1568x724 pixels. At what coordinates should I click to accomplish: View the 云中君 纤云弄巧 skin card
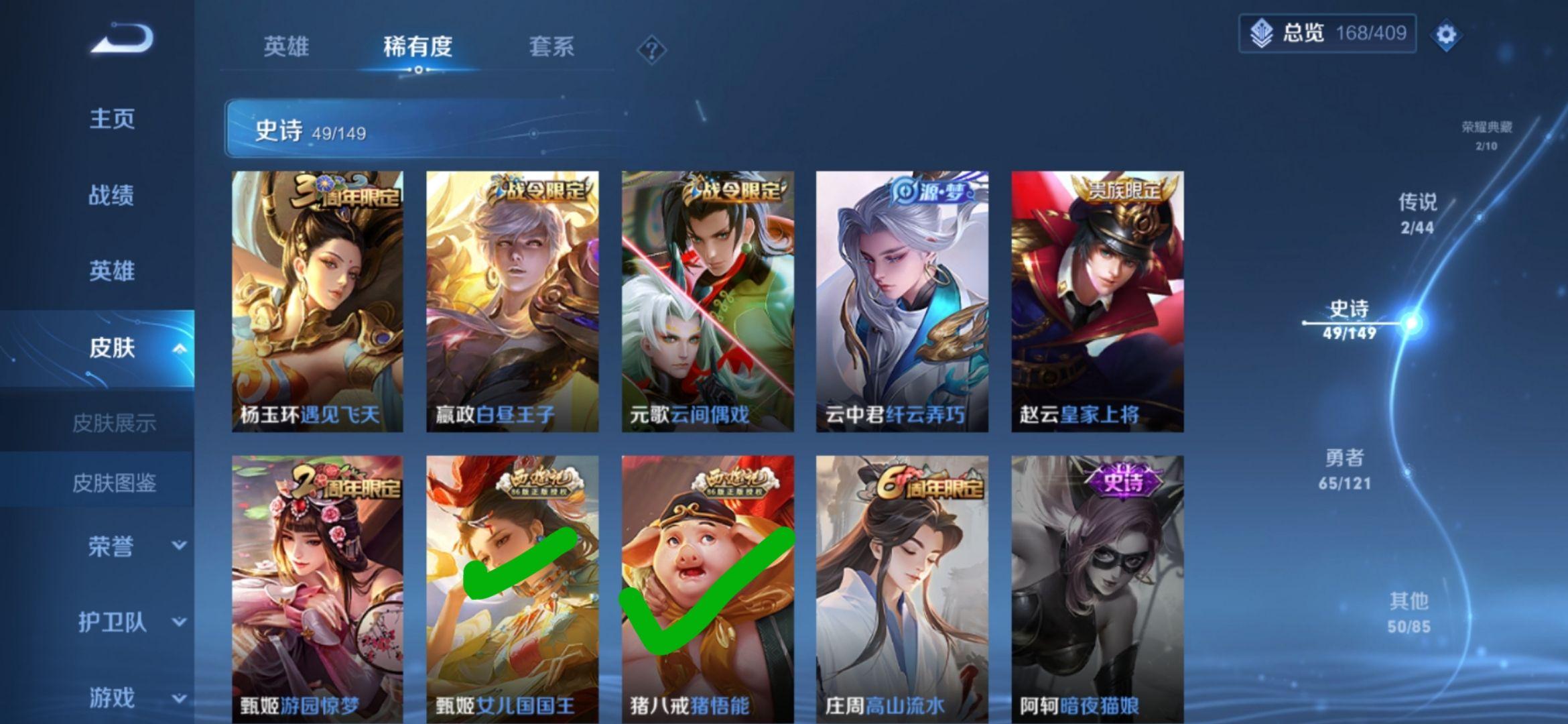tap(902, 301)
